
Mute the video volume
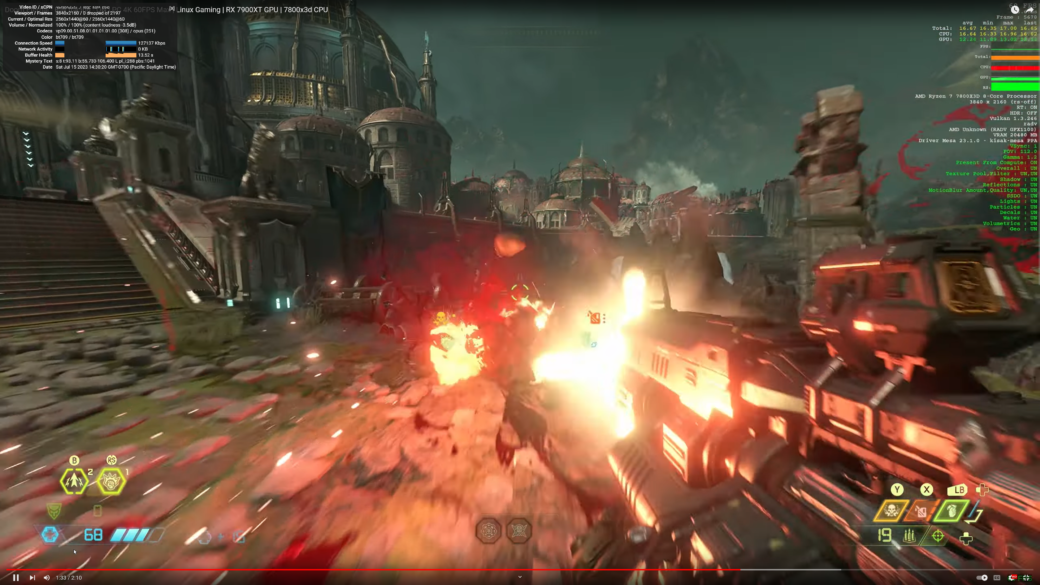pos(47,577)
